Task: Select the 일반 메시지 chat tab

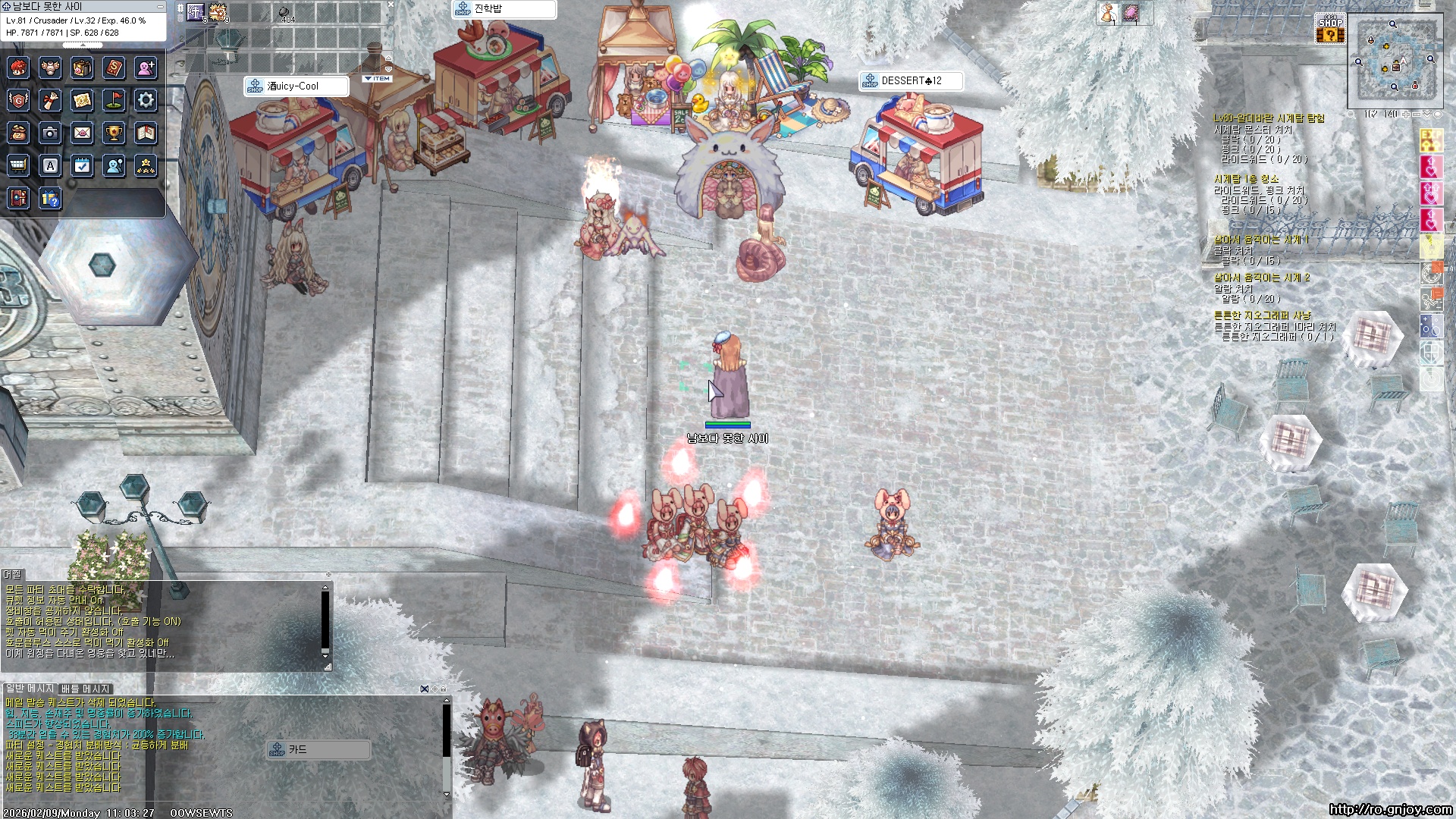Action: (x=30, y=689)
